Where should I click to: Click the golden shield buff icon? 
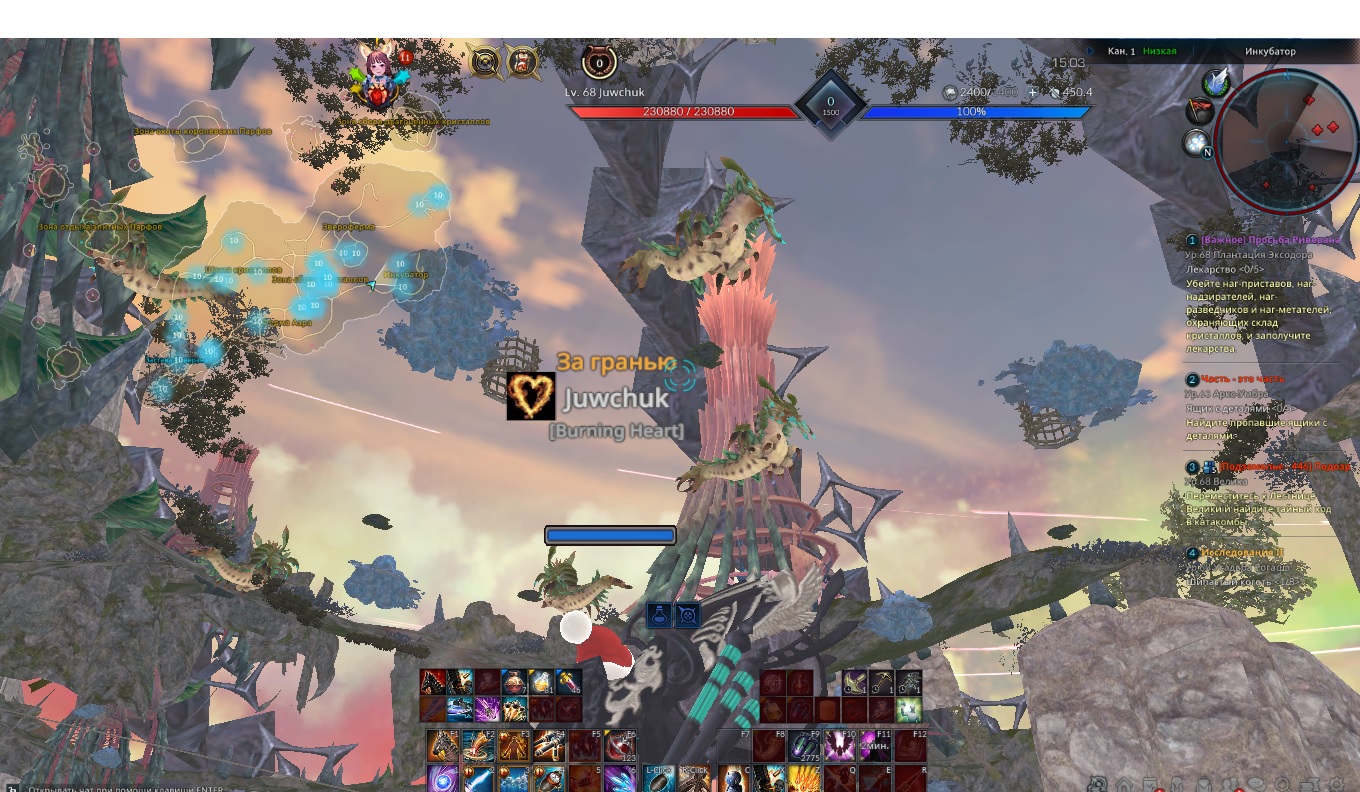pos(486,63)
